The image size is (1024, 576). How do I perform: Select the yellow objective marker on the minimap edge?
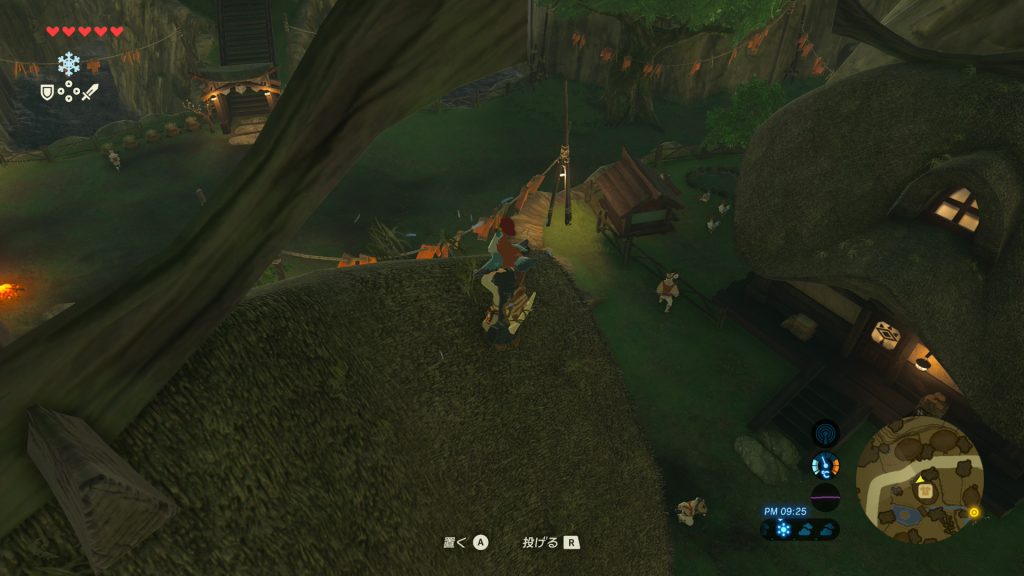[x=974, y=512]
